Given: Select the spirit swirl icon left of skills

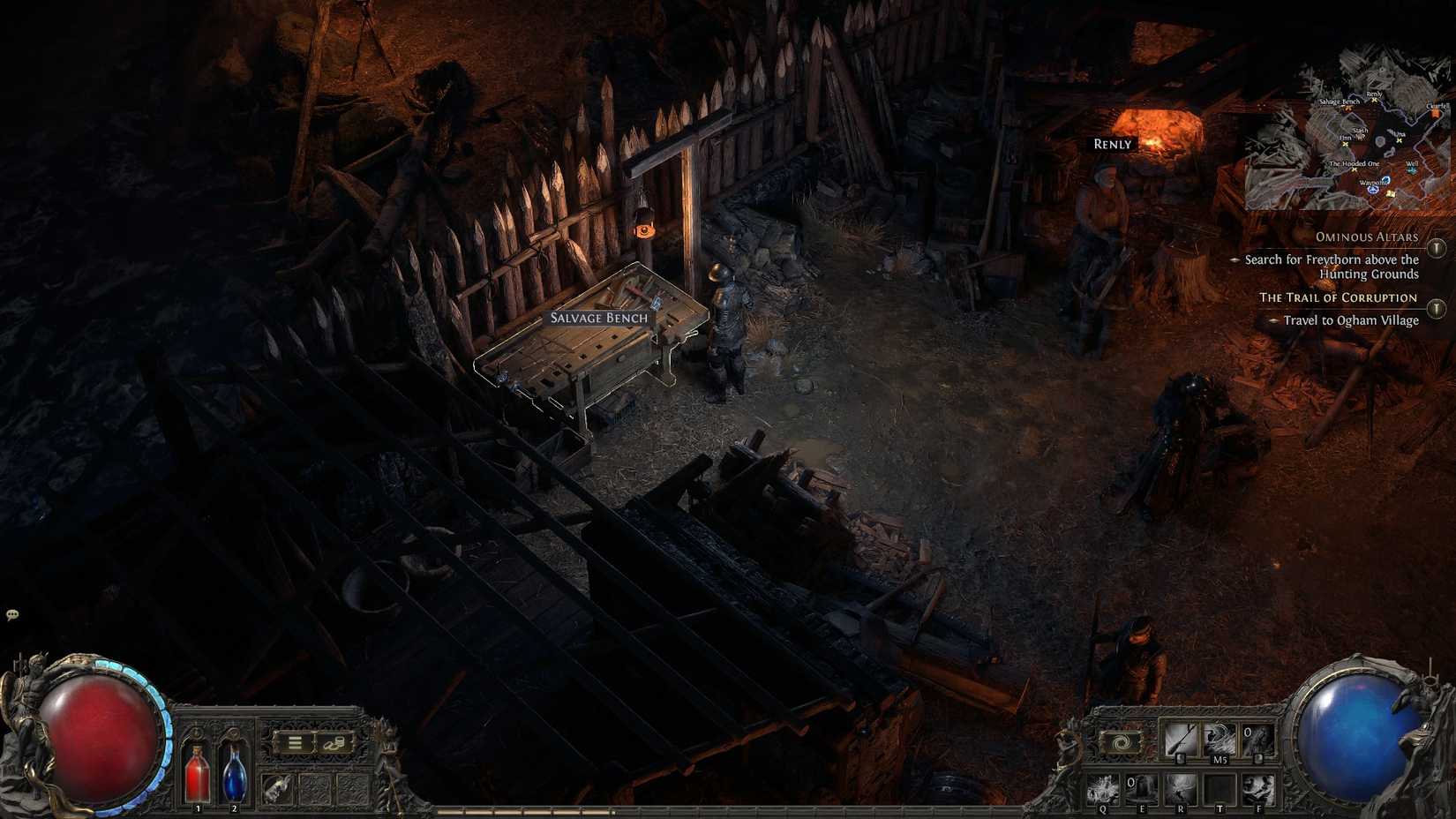Looking at the screenshot, I should point(1120,743).
